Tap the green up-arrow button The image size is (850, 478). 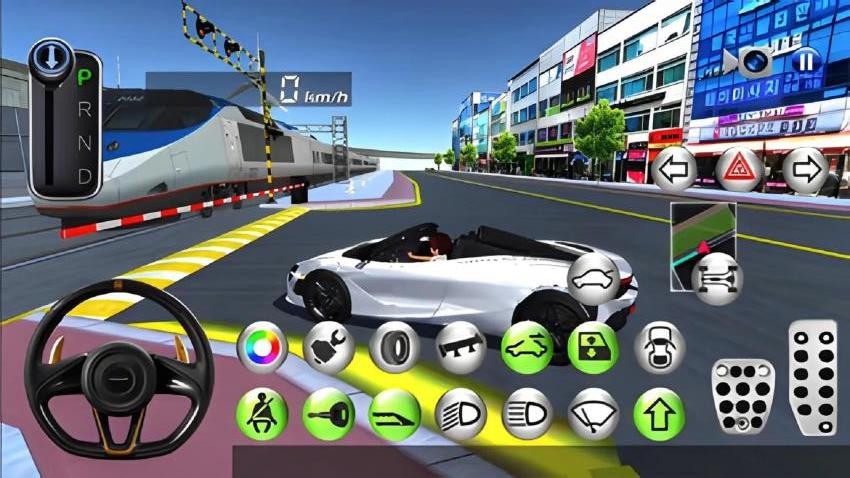[x=659, y=413]
